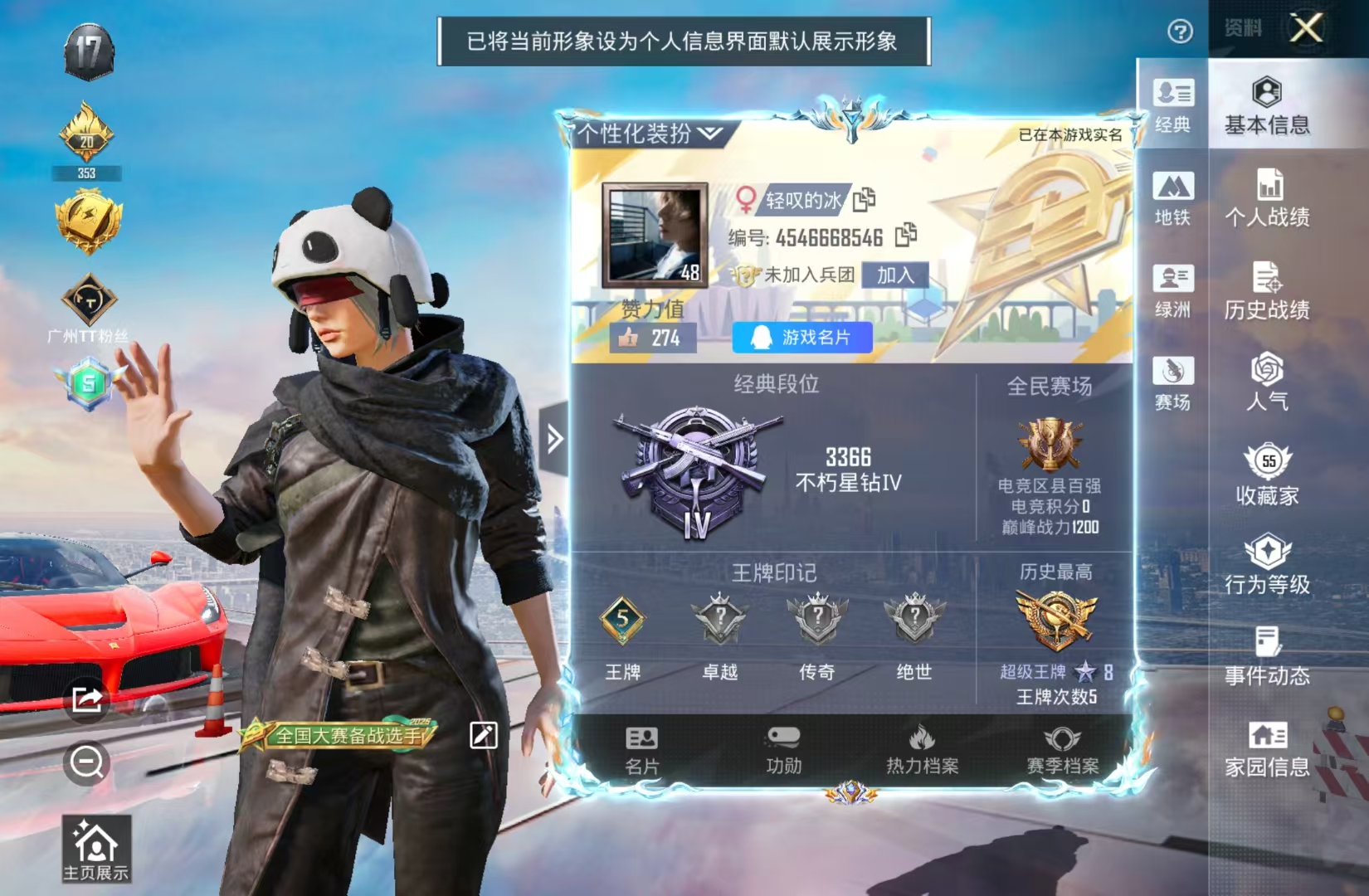View 事件动态 event feed
1369x896 pixels.
[1267, 657]
